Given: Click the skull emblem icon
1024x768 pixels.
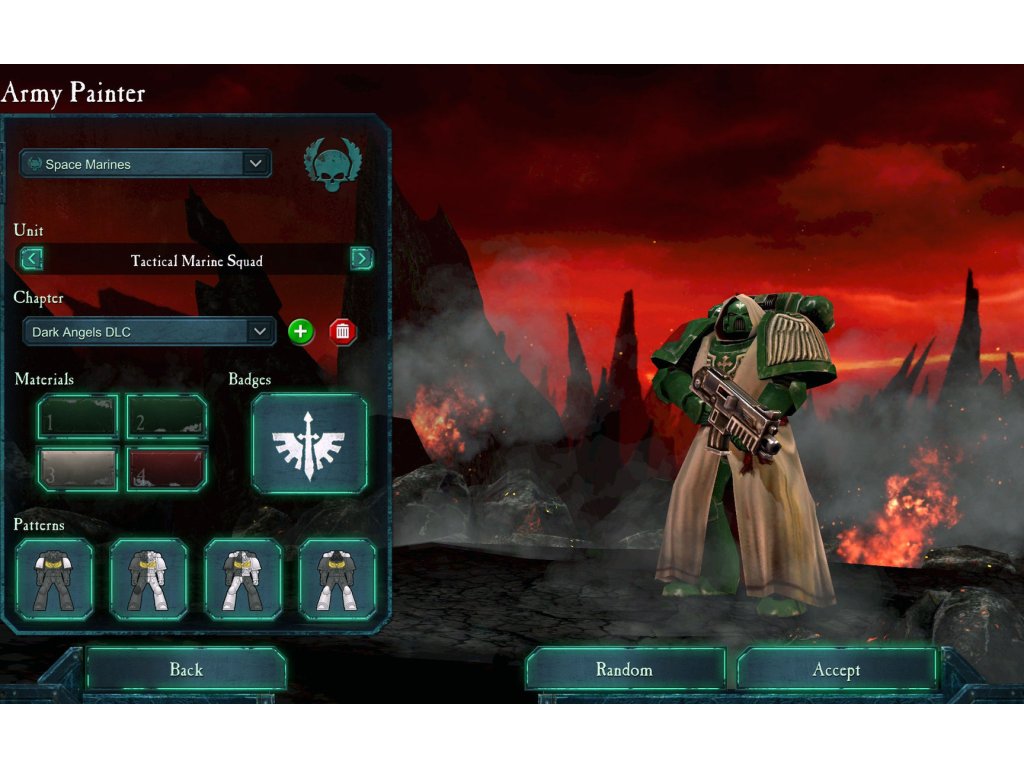Looking at the screenshot, I should (333, 165).
